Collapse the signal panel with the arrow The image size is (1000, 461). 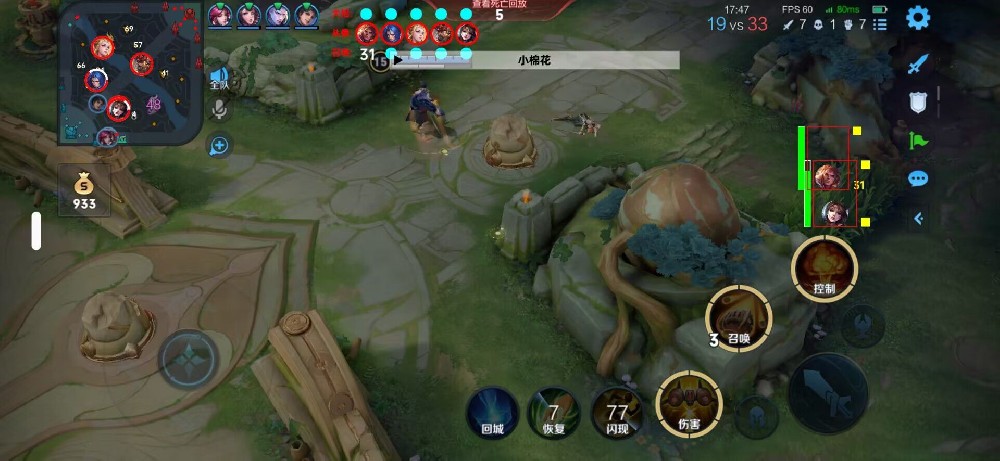(918, 218)
